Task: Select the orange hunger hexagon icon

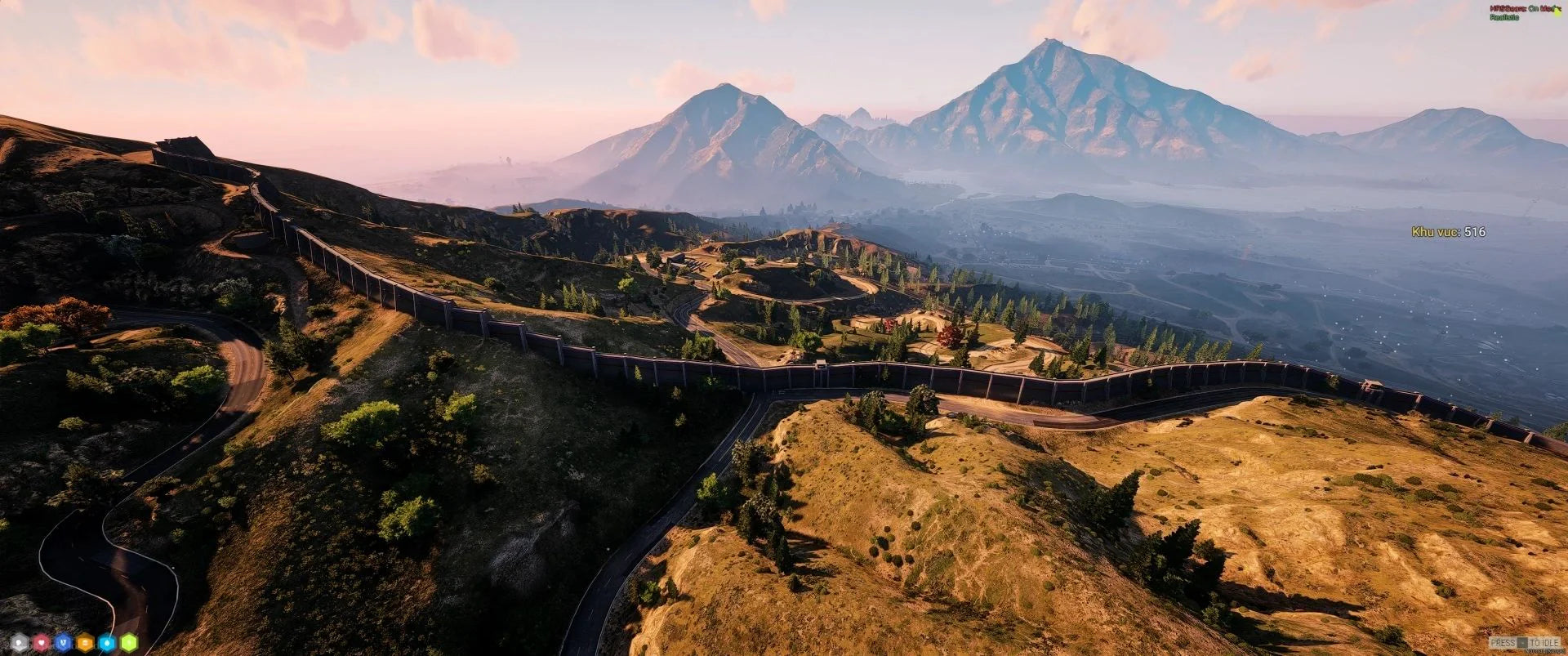Action: (x=85, y=642)
